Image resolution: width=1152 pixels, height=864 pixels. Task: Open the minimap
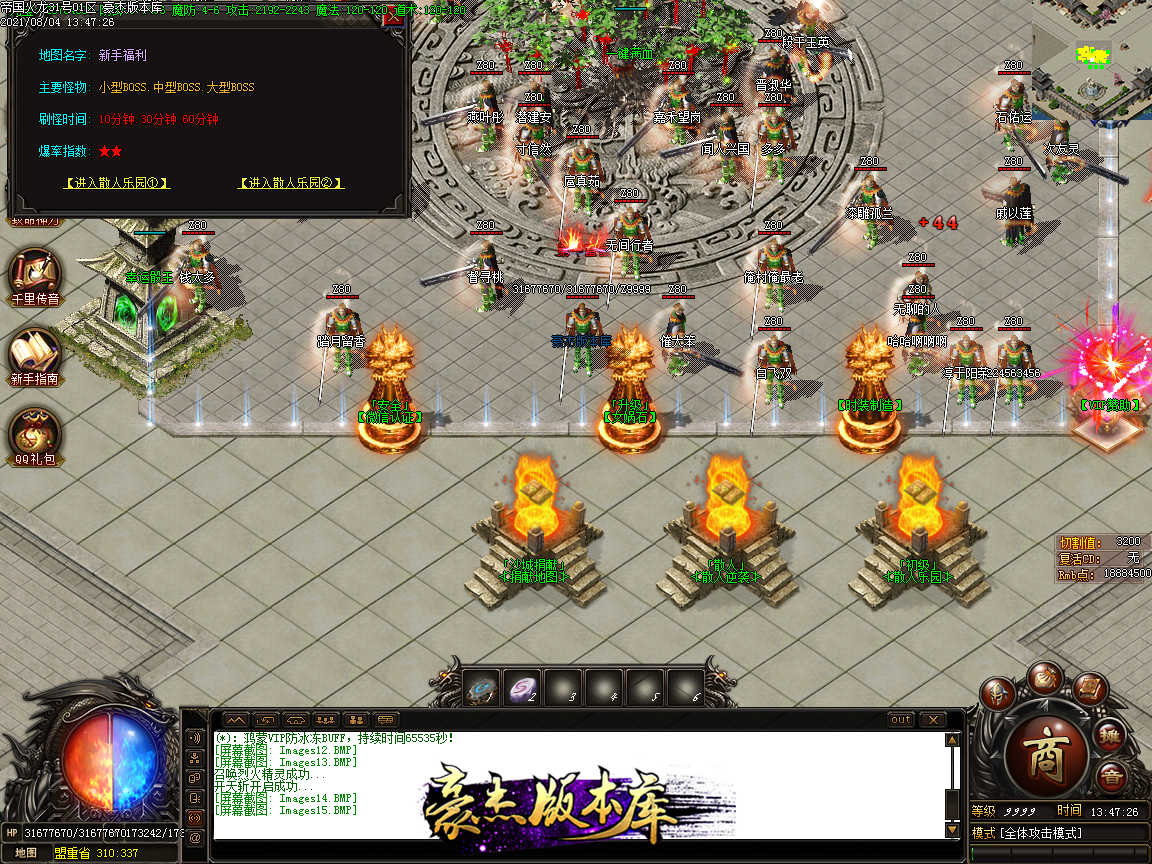click(x=1092, y=60)
